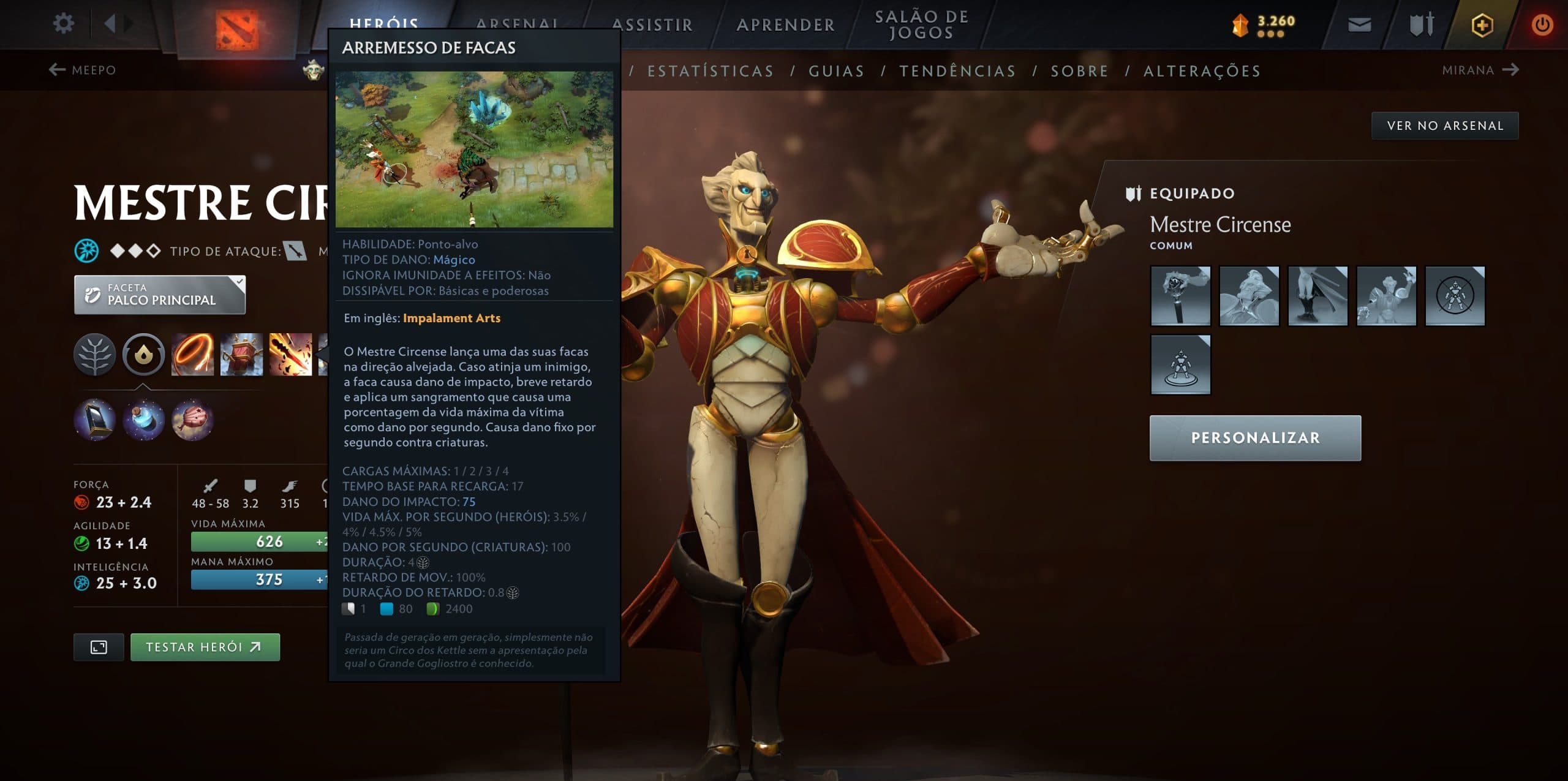Viewport: 1568px width, 781px height.
Task: Click the PERSONALIZAR button
Action: [1254, 437]
